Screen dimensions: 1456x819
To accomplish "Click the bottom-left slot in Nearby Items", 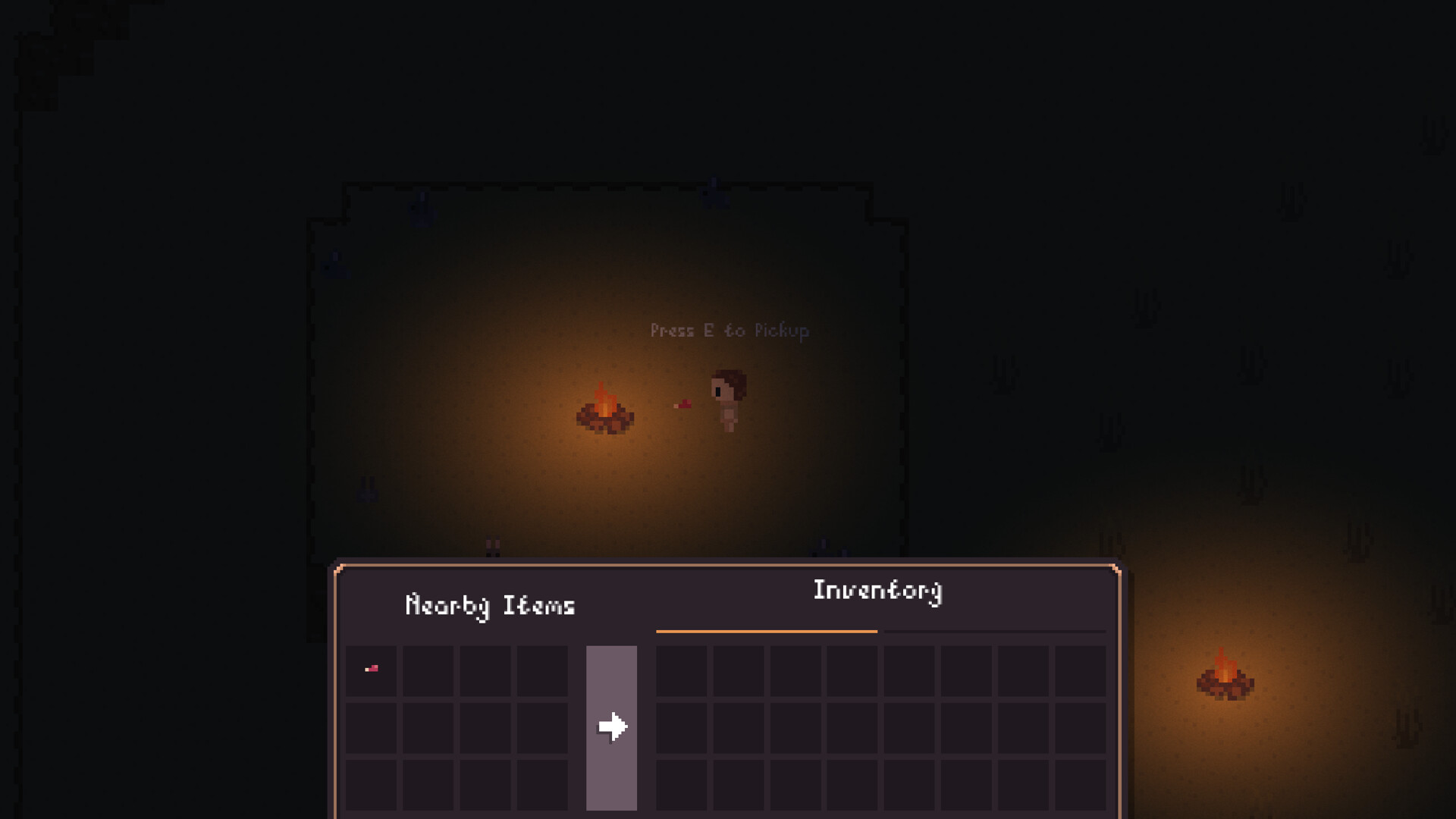I will pyautogui.click(x=372, y=783).
